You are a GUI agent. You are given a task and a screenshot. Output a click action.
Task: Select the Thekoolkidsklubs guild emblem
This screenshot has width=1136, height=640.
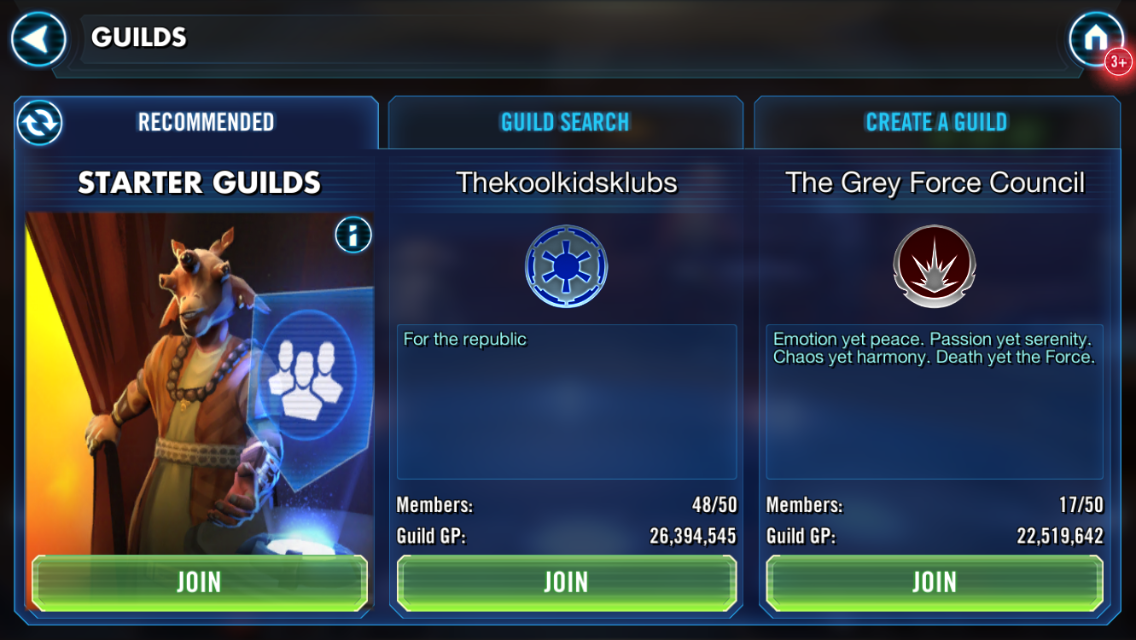pyautogui.click(x=566, y=266)
